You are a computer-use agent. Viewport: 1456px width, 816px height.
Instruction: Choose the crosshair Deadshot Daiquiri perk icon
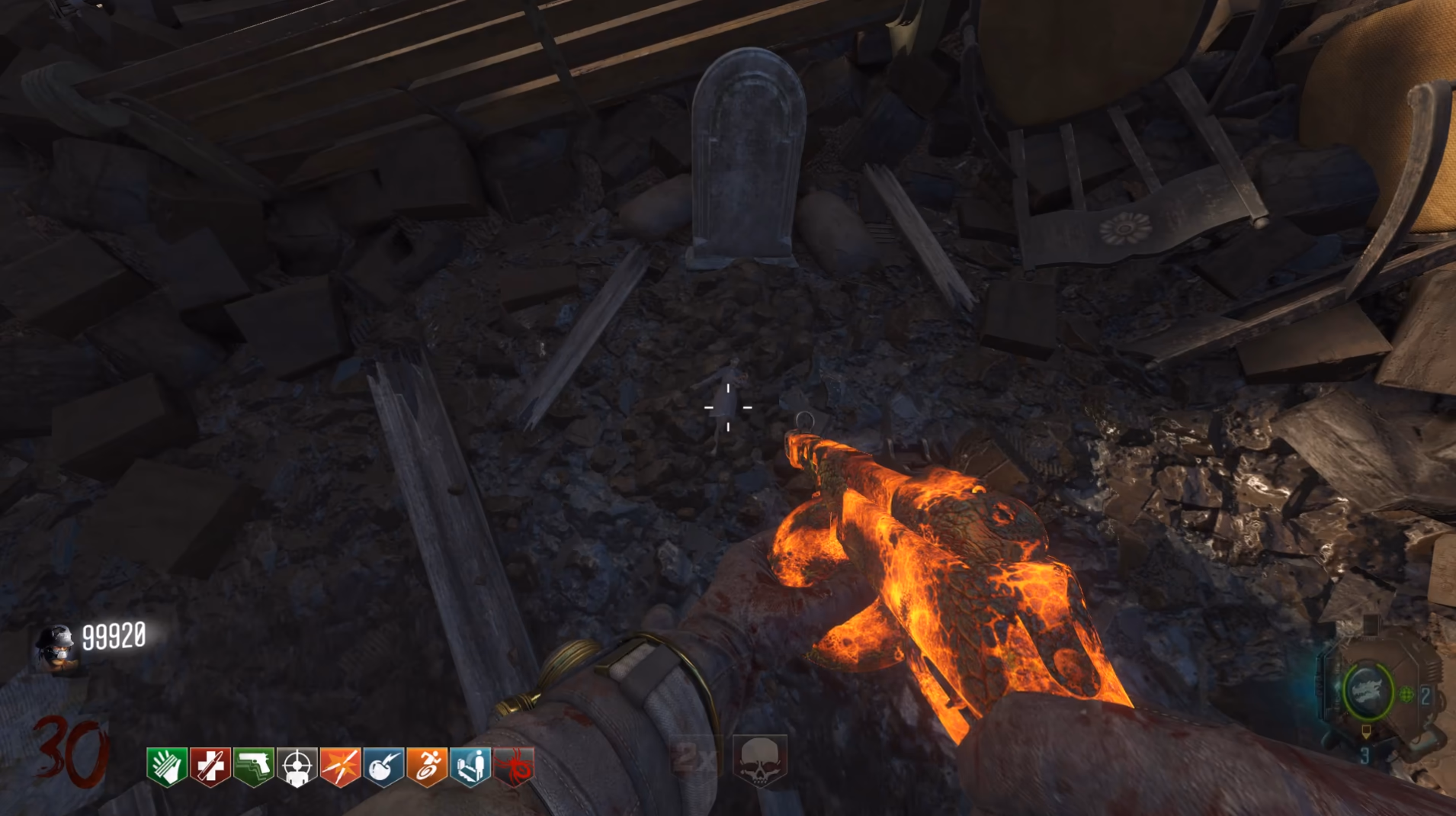coord(297,766)
